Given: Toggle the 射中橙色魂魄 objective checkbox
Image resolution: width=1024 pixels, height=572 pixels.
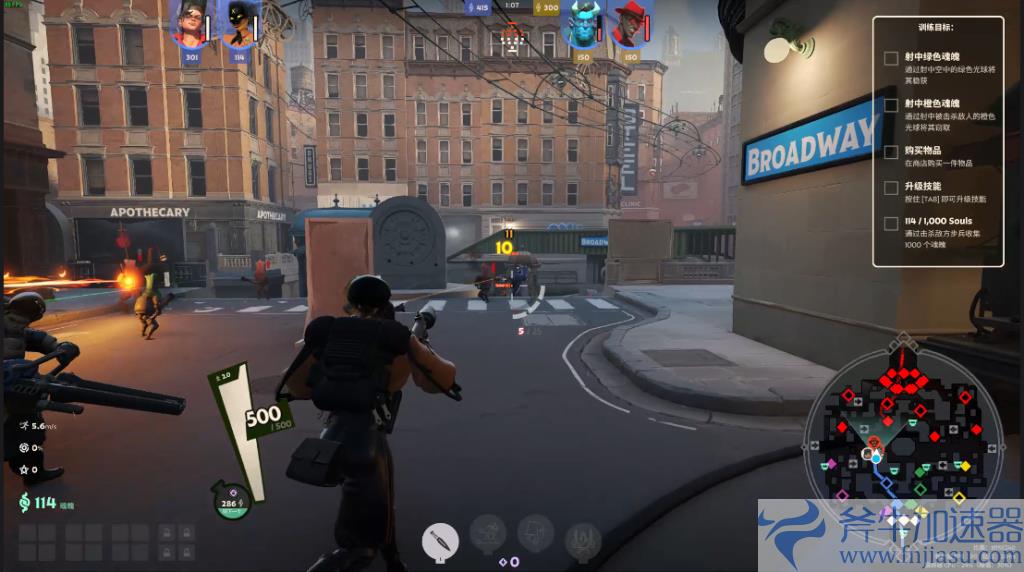Looking at the screenshot, I should coord(891,105).
